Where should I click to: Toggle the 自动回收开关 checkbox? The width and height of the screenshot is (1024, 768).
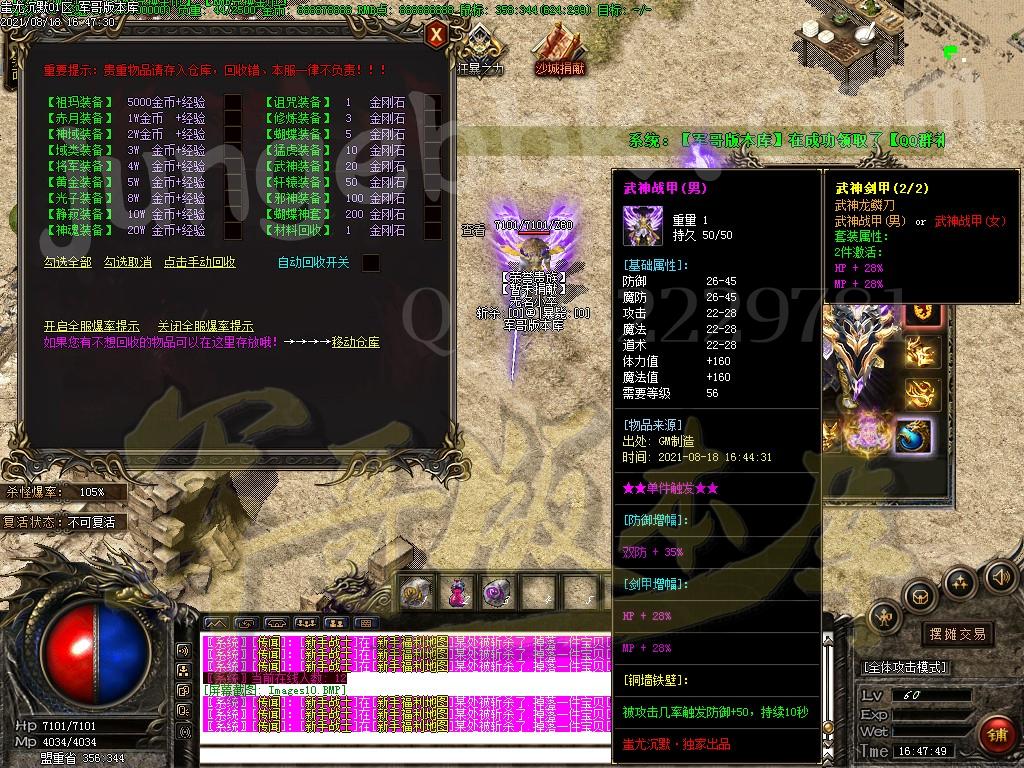click(370, 263)
